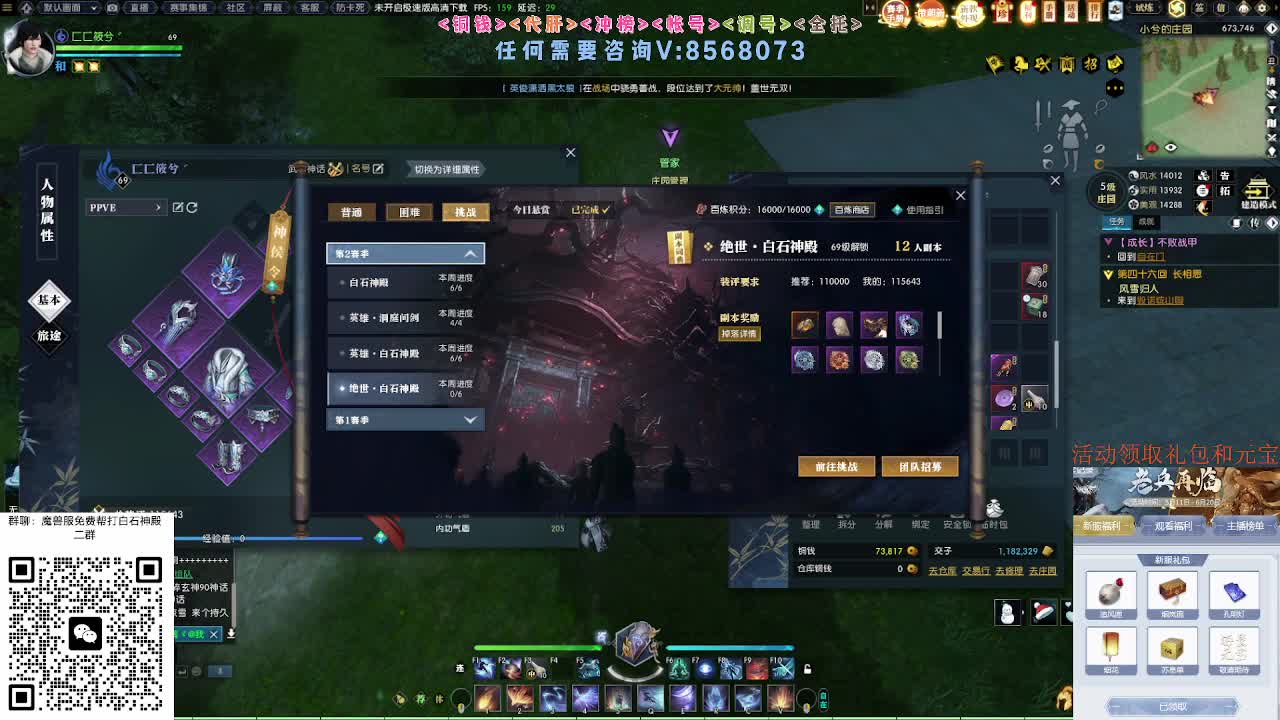Click the 分解 item decompose icon

883,524
